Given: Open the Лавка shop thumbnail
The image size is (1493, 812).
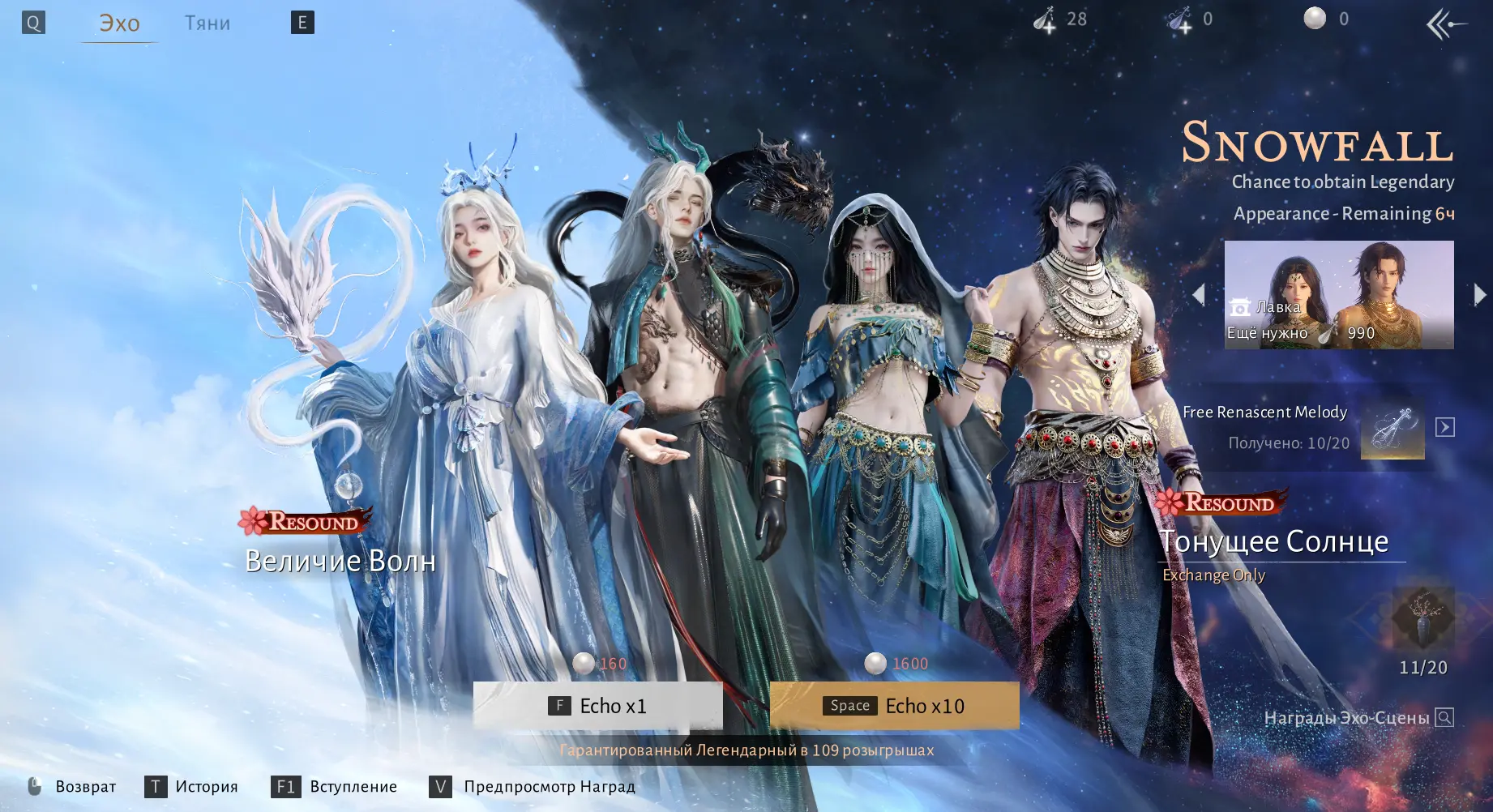Looking at the screenshot, I should tap(1338, 295).
